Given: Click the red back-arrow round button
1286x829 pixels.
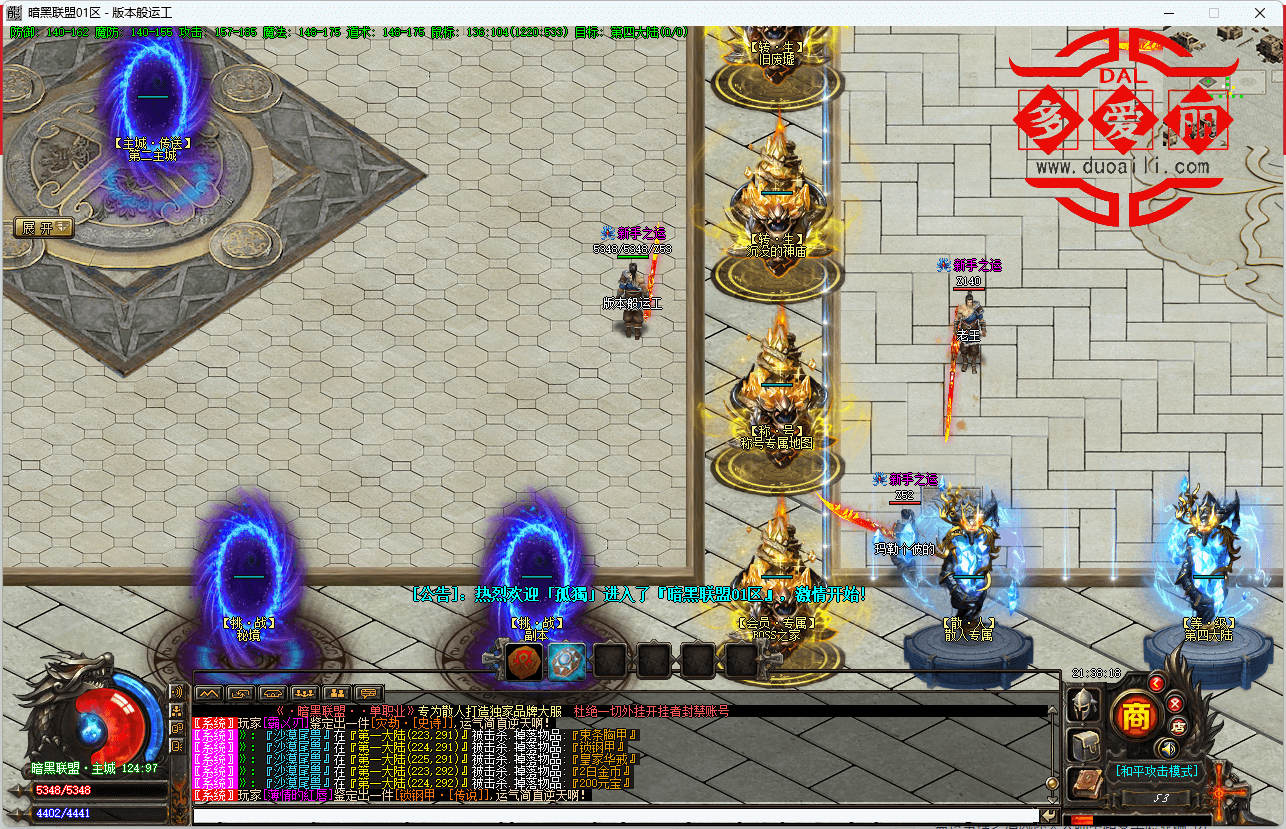Looking at the screenshot, I should tap(1156, 684).
